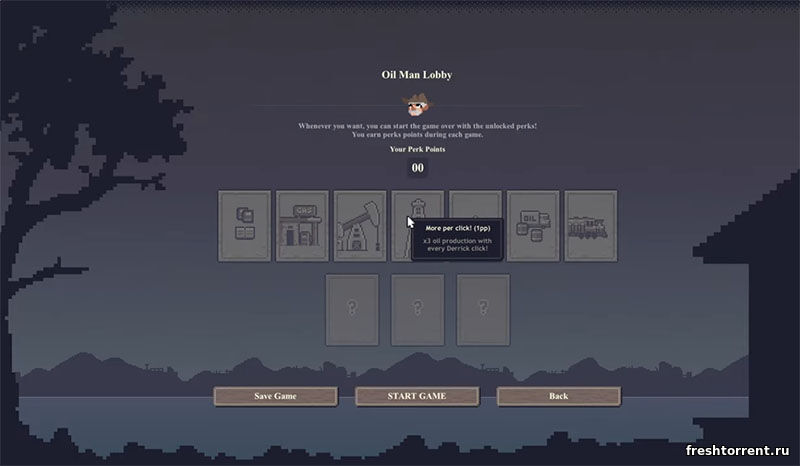Select the oil barrels and truck perk card
Image resolution: width=800 pixels, height=466 pixels.
click(x=533, y=225)
